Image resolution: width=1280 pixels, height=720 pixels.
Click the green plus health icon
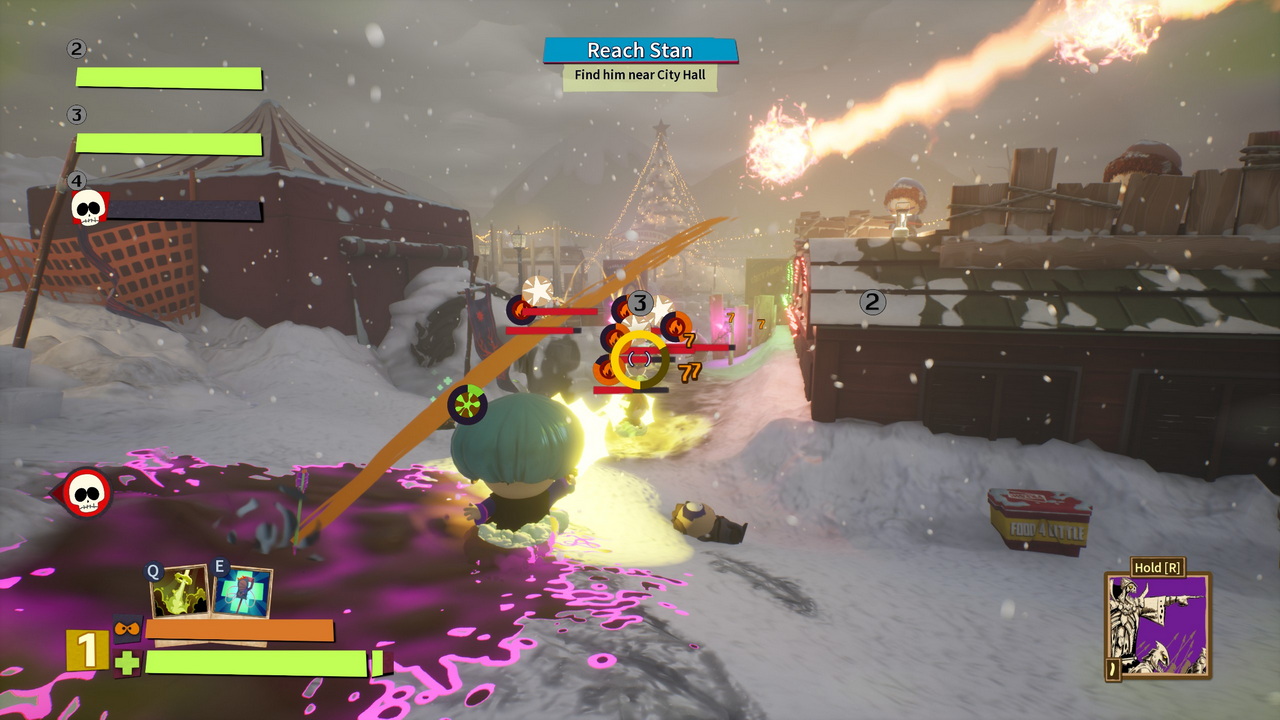127,663
